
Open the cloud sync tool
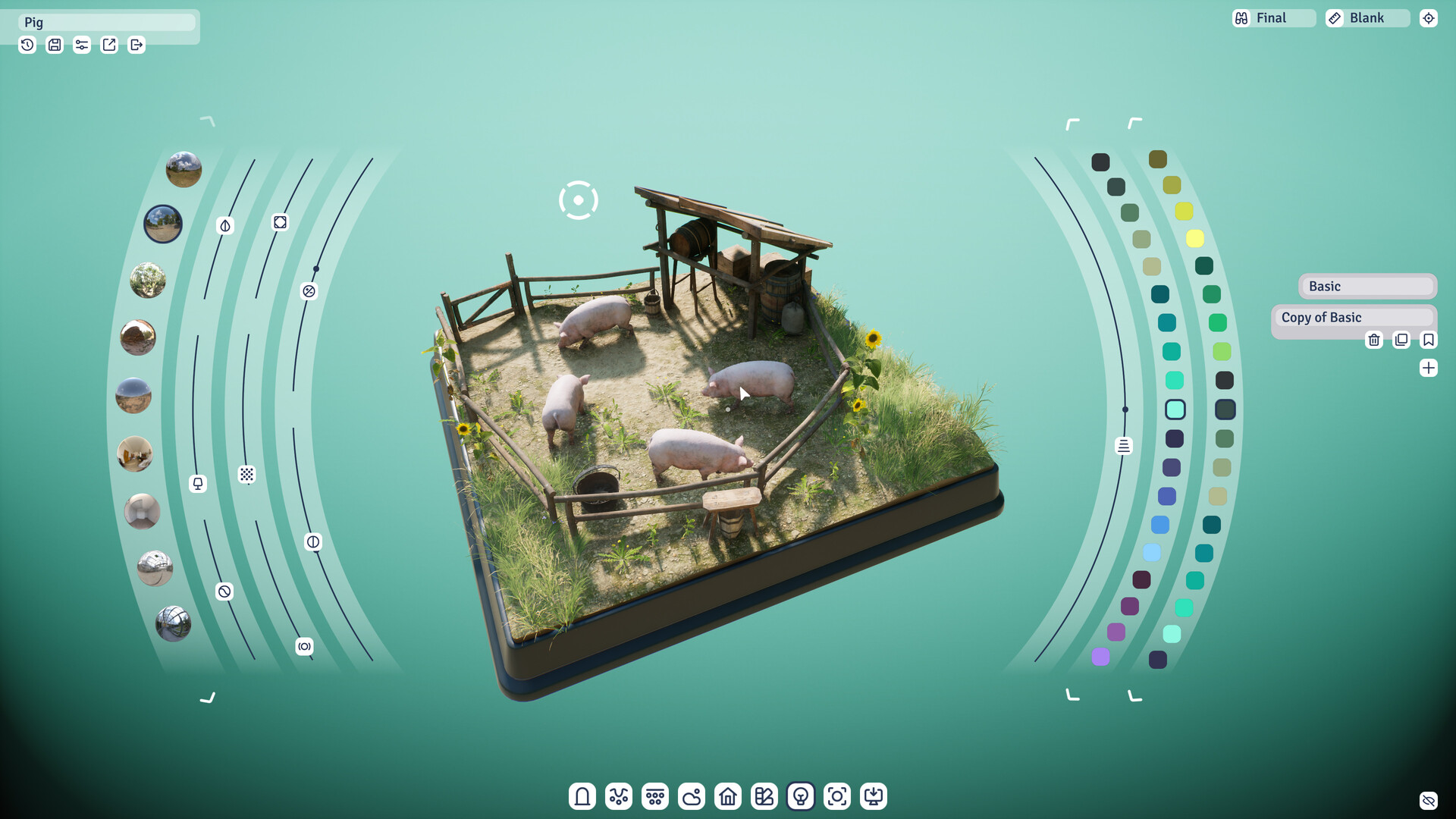pos(691,796)
